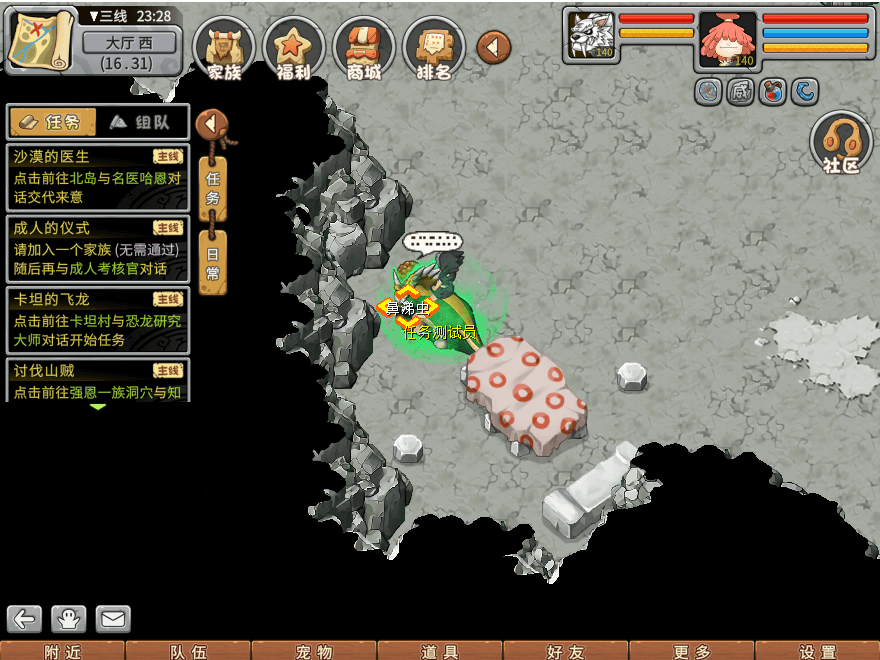The image size is (880, 660).
Task: Toggle the blue crescent moon icon
Action: 805,93
